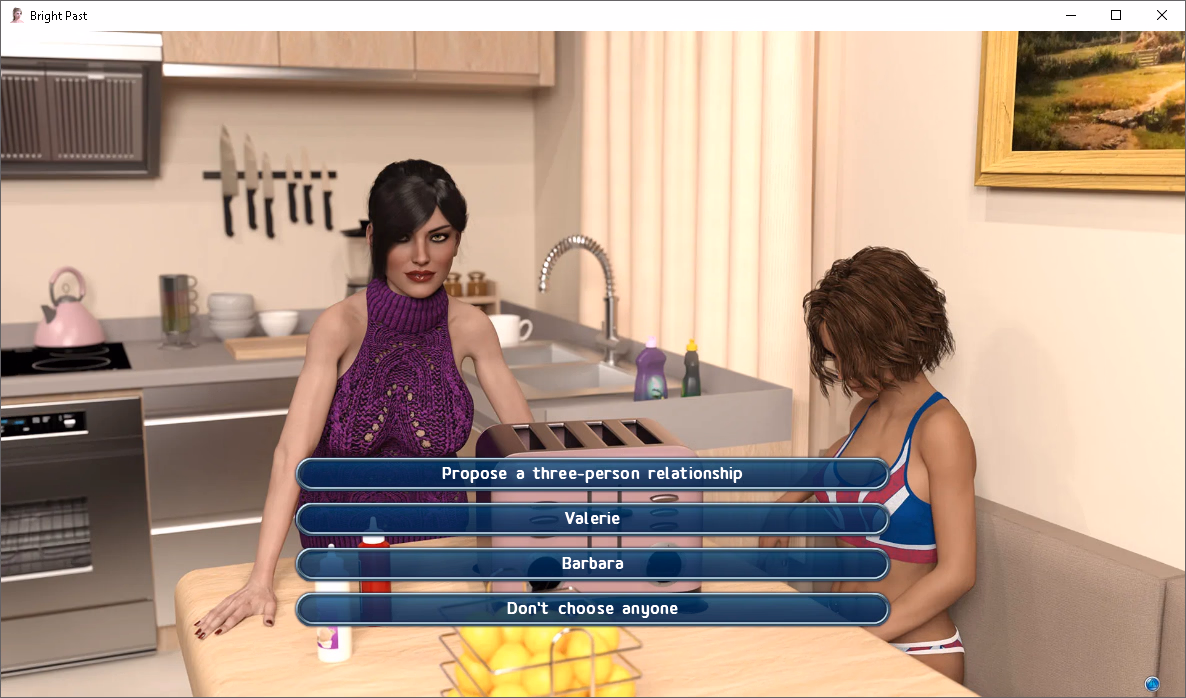This screenshot has height=698, width=1186.
Task: Click the round blue triangle icon
Action: click(1152, 684)
